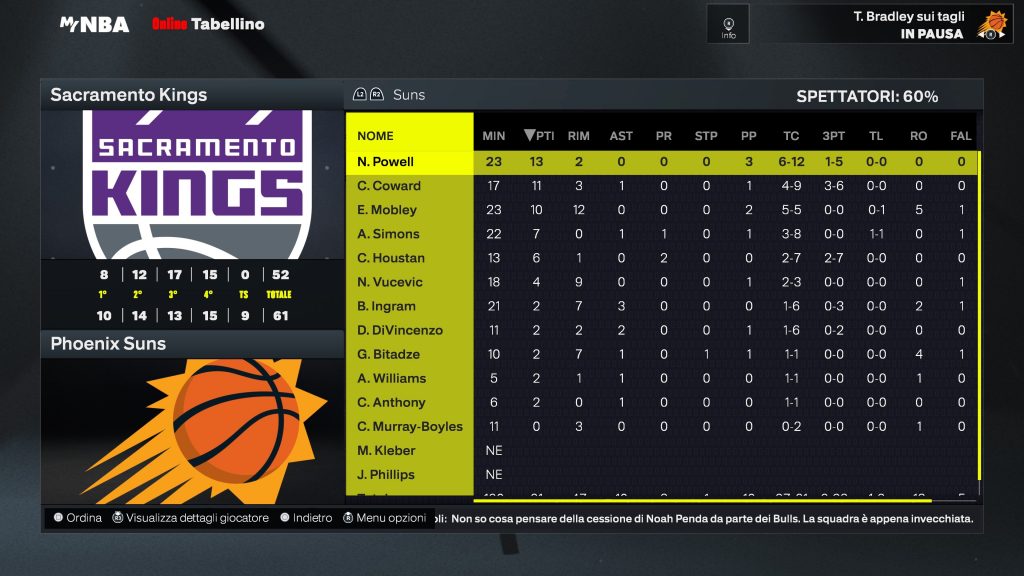Pick the C. Houstan row

391,258
